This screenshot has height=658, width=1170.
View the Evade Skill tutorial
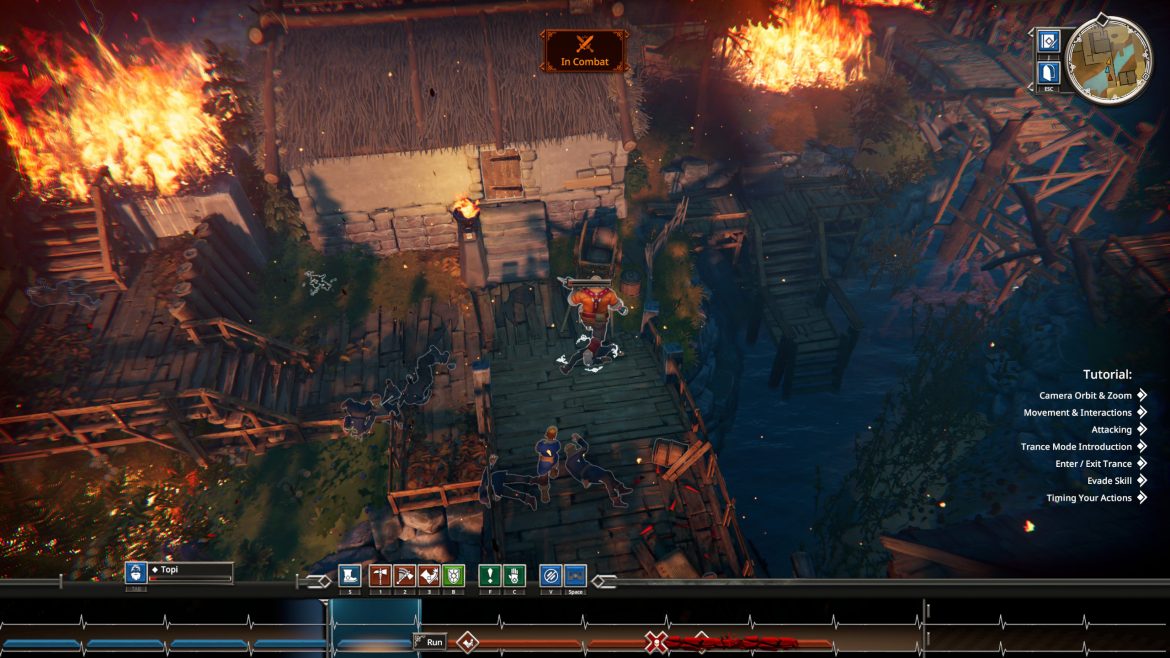click(1109, 481)
